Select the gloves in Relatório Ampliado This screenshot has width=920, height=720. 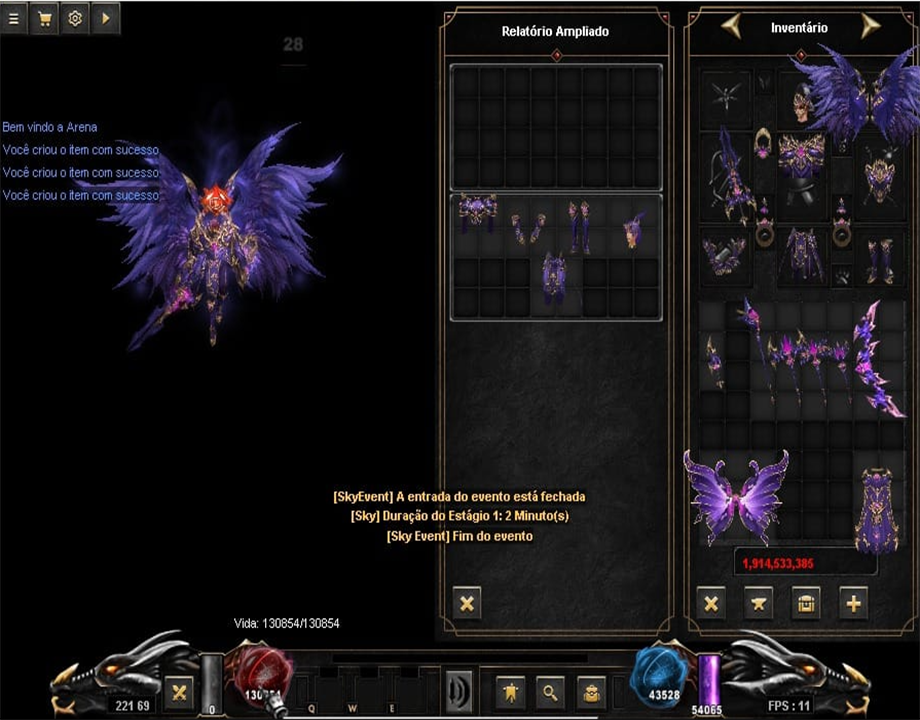[x=528, y=230]
